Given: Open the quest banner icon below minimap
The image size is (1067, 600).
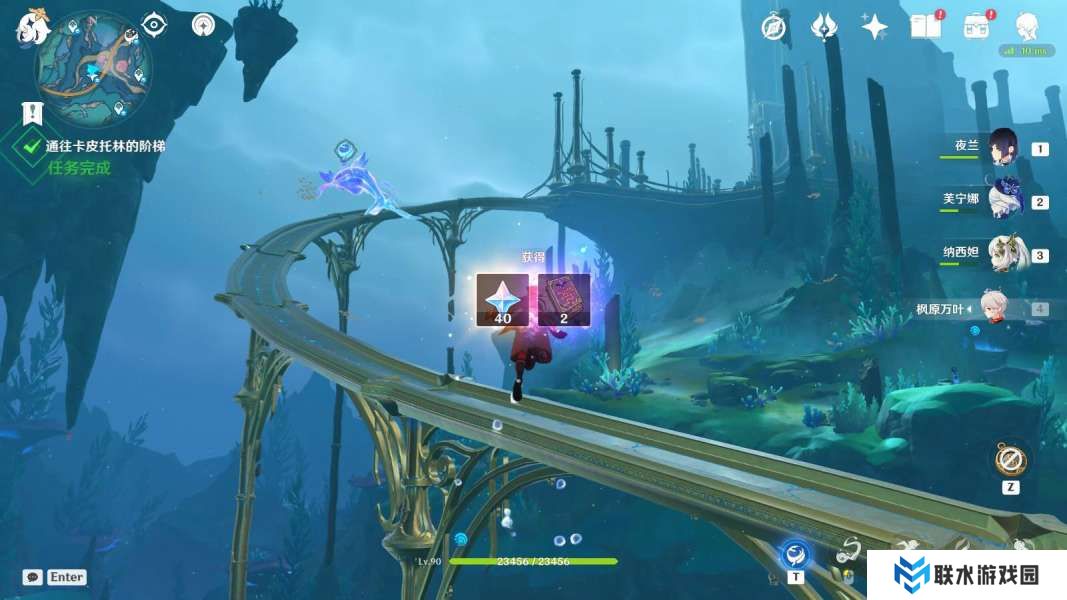Looking at the screenshot, I should click(x=33, y=112).
